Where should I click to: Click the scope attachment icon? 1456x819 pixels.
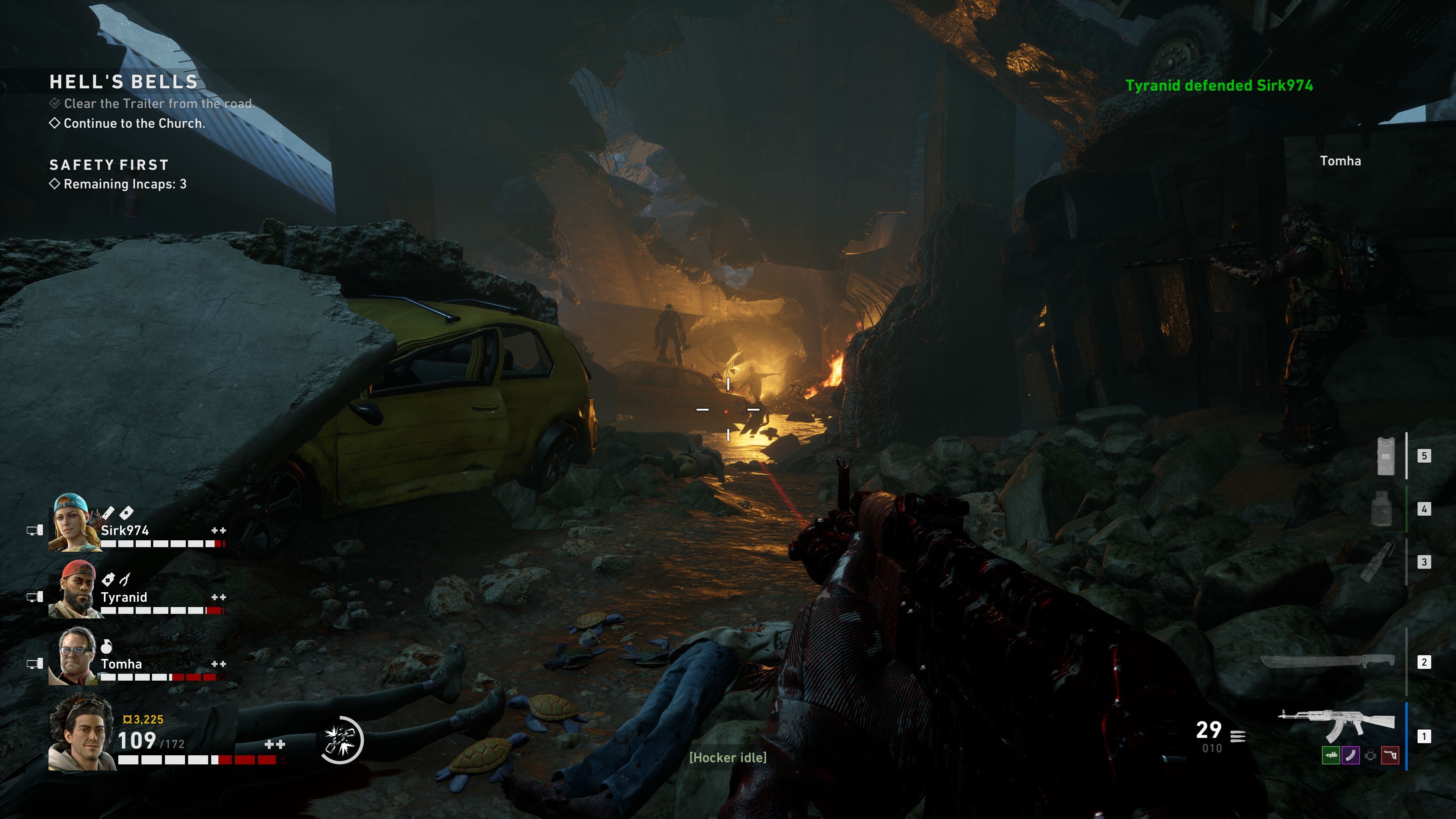tap(1370, 755)
